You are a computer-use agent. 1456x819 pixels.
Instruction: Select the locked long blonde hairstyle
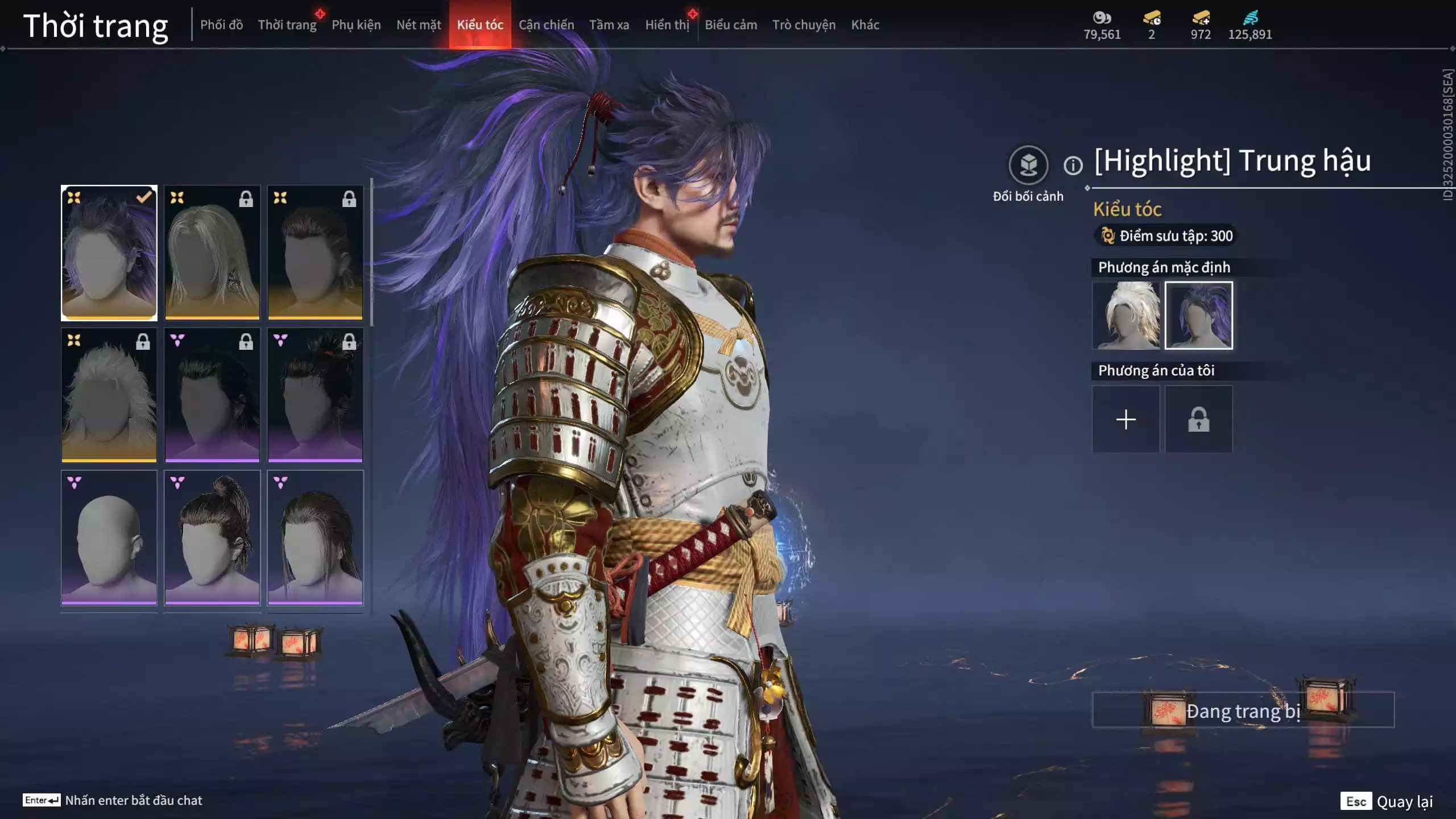point(212,253)
